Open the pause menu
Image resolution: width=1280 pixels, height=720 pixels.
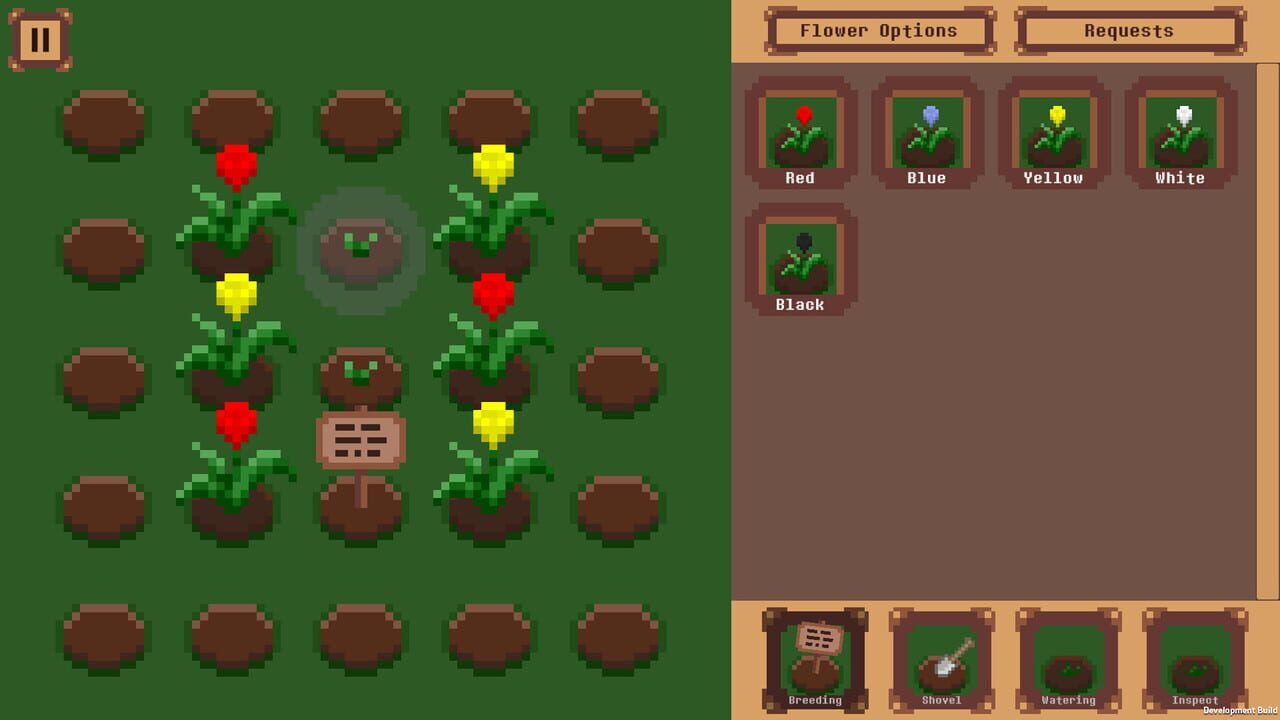(x=41, y=40)
